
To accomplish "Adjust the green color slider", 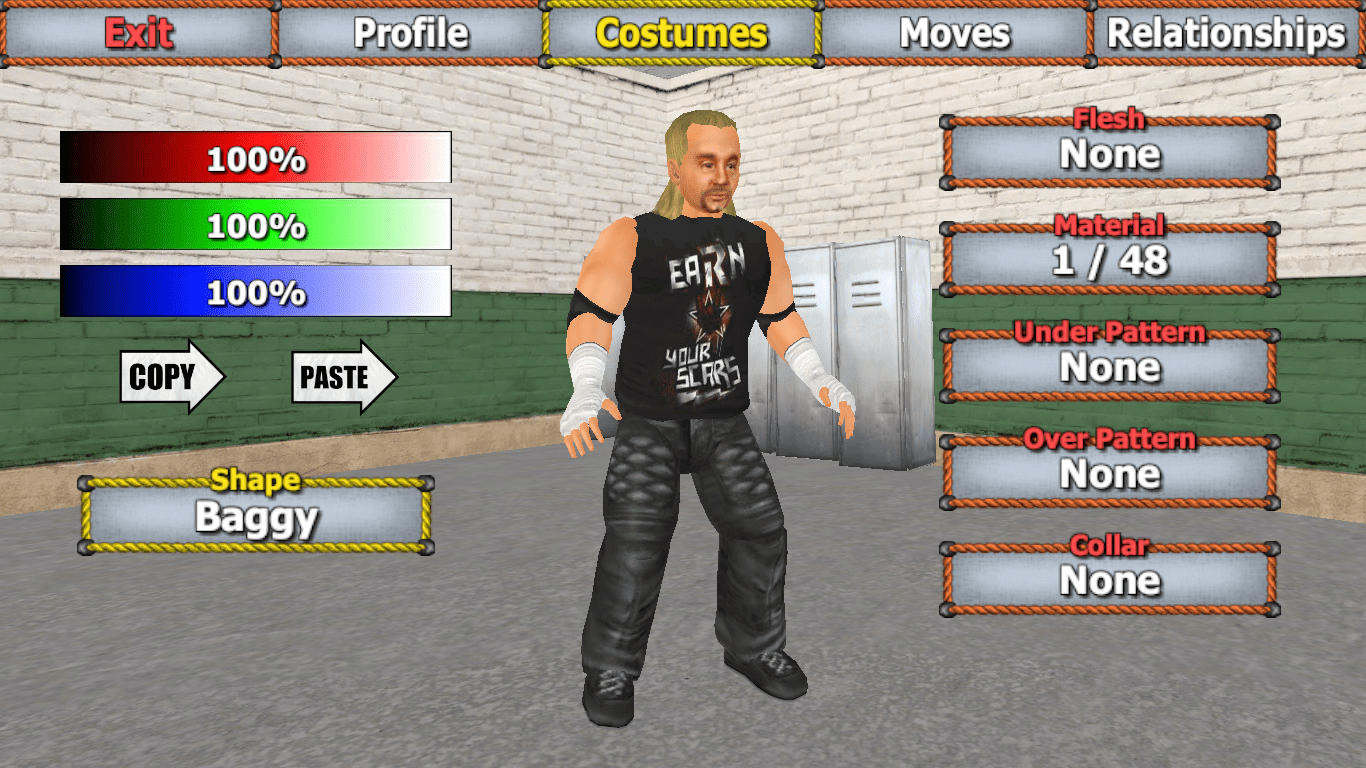I will [x=255, y=223].
